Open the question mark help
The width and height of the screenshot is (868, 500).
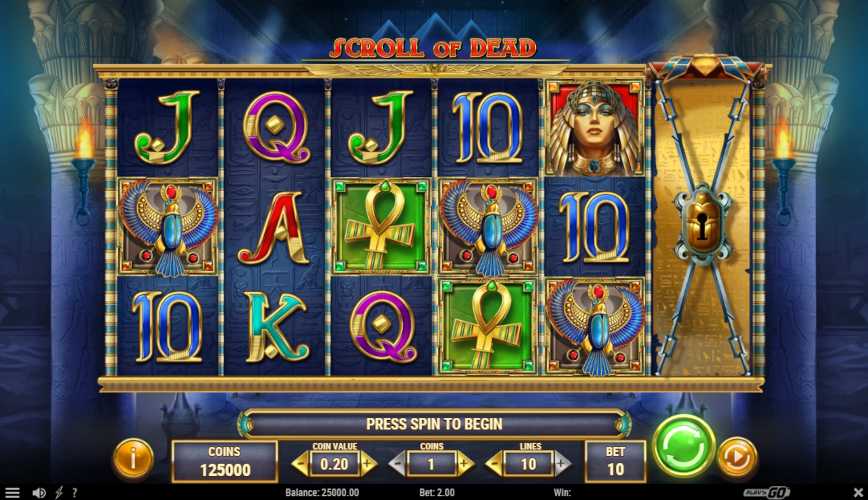coord(74,493)
